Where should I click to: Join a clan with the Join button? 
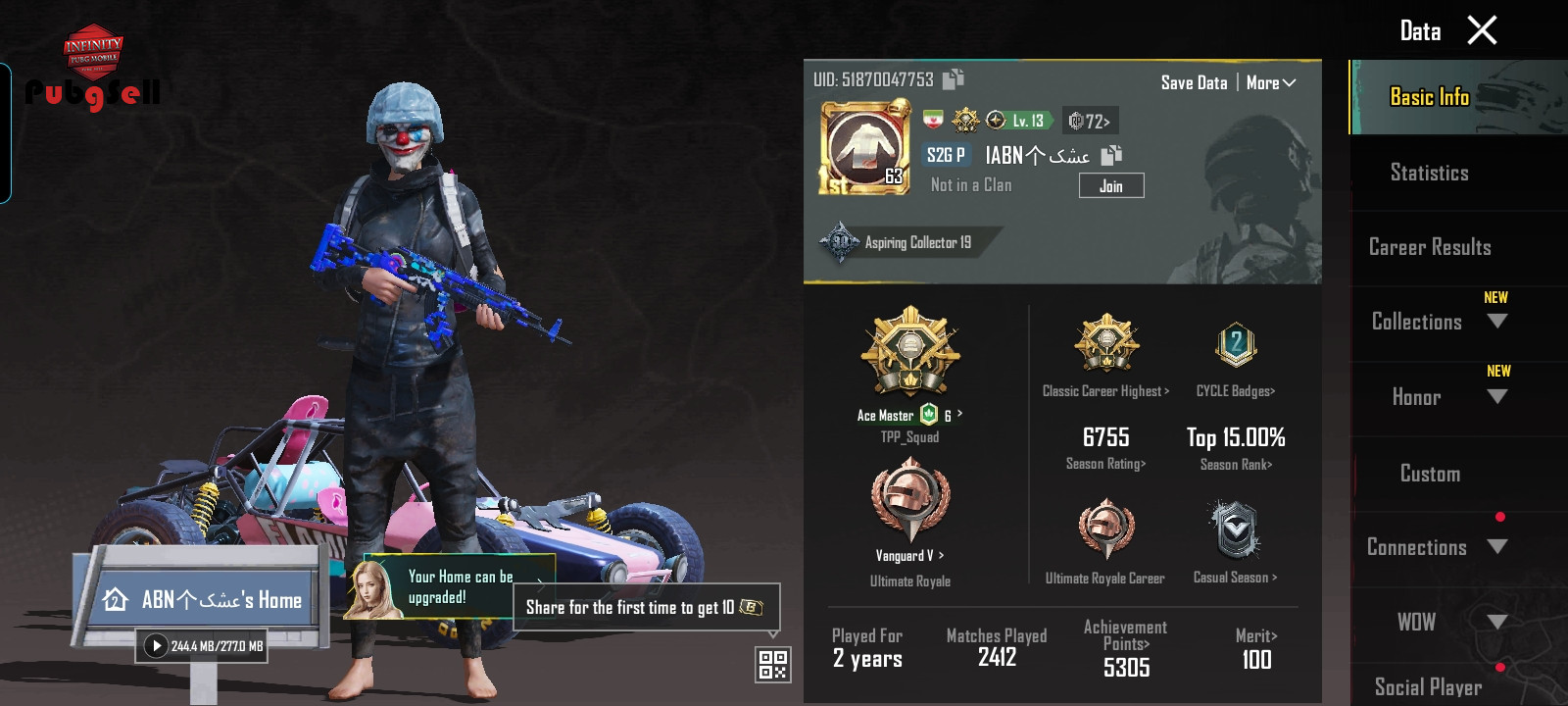coord(1110,186)
